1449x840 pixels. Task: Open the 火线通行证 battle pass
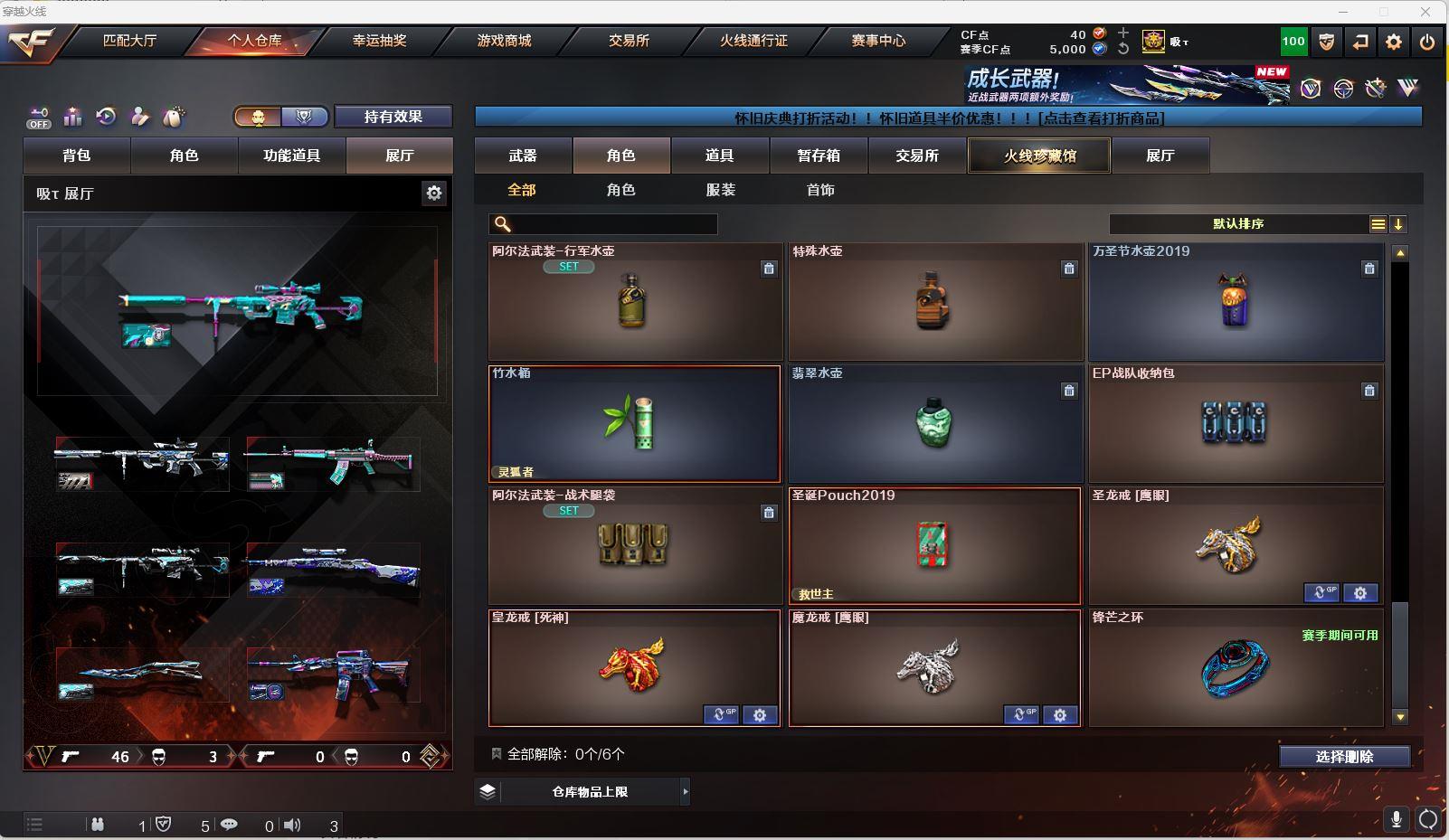pyautogui.click(x=753, y=41)
